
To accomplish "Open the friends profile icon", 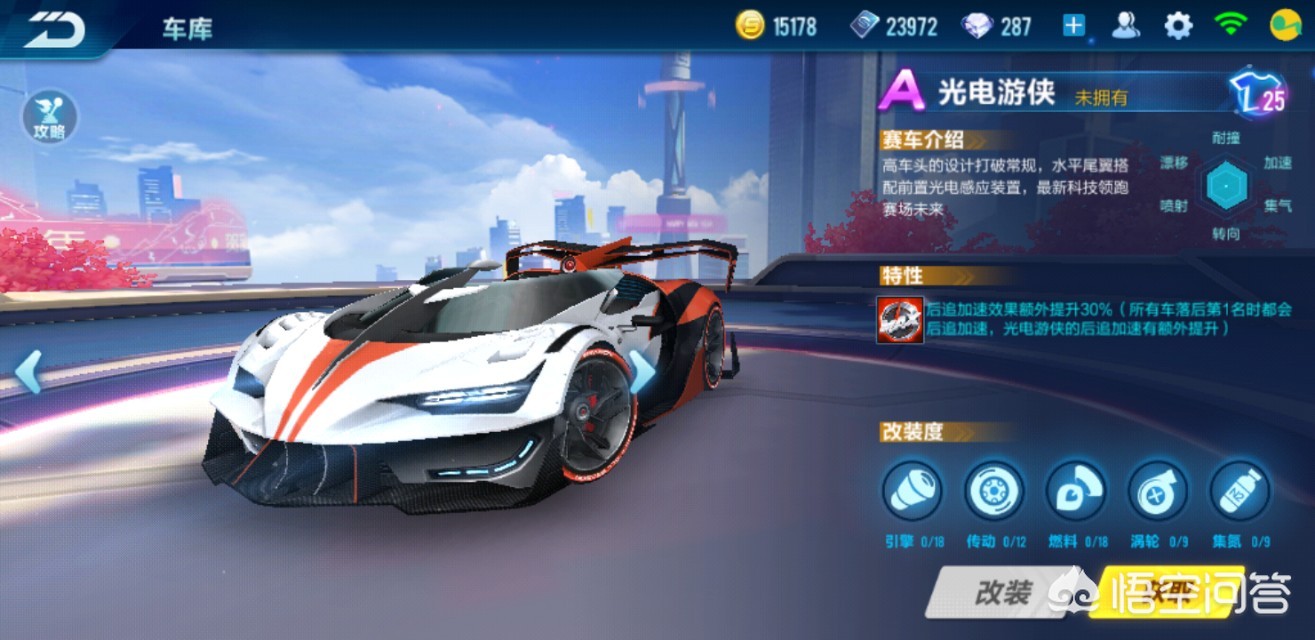I will (1126, 26).
